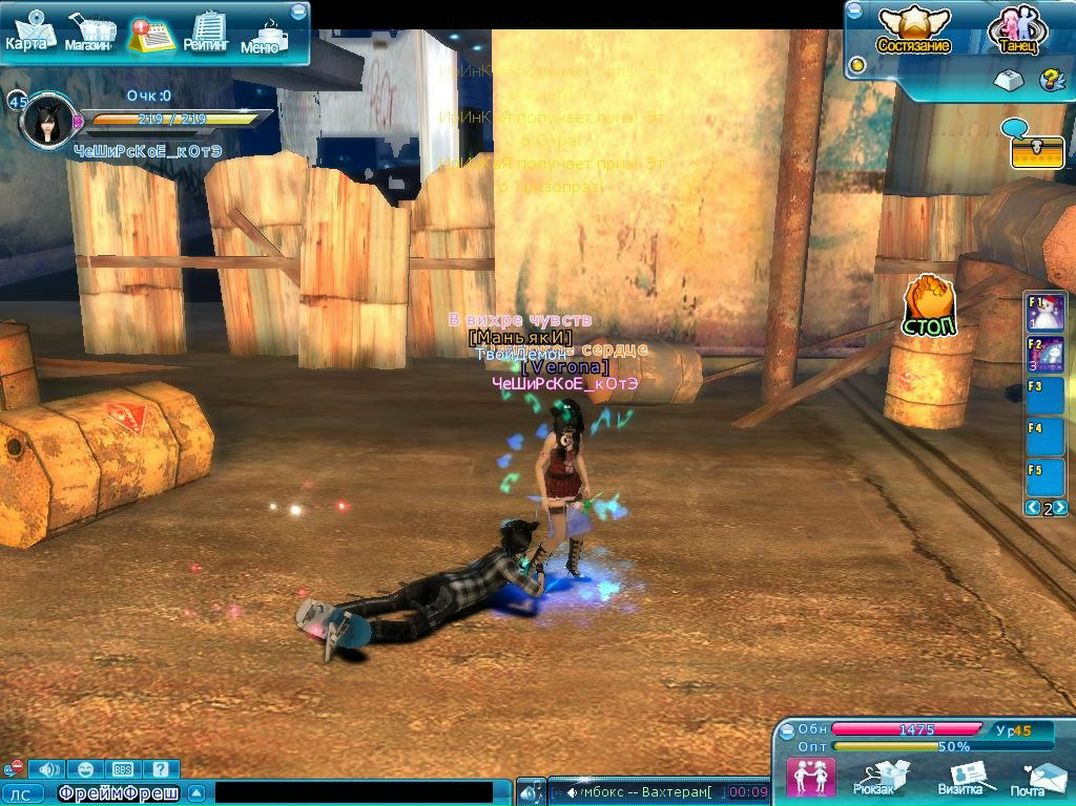Hit the orange СТОП button

[x=929, y=306]
